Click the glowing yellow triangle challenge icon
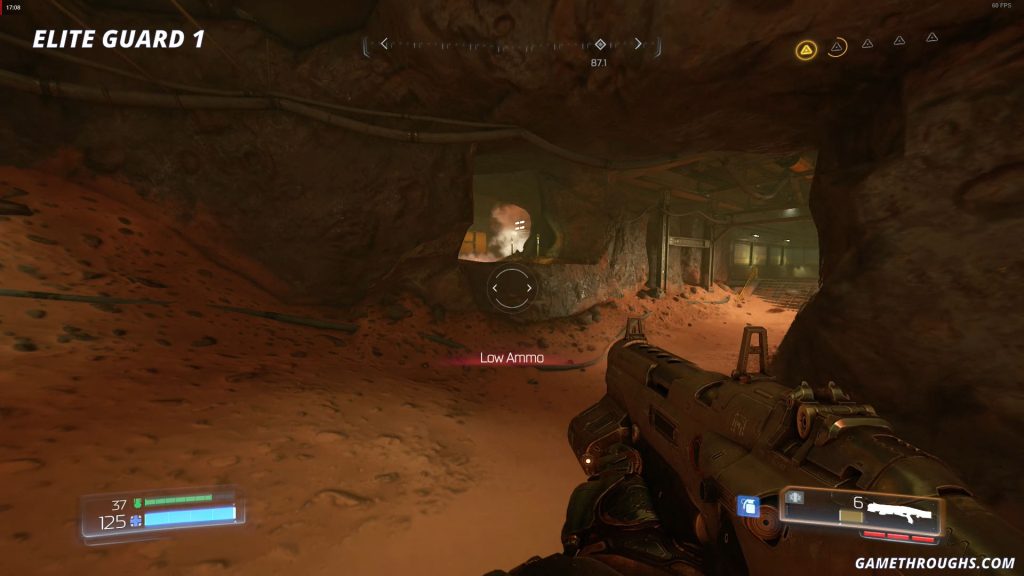 pos(806,49)
